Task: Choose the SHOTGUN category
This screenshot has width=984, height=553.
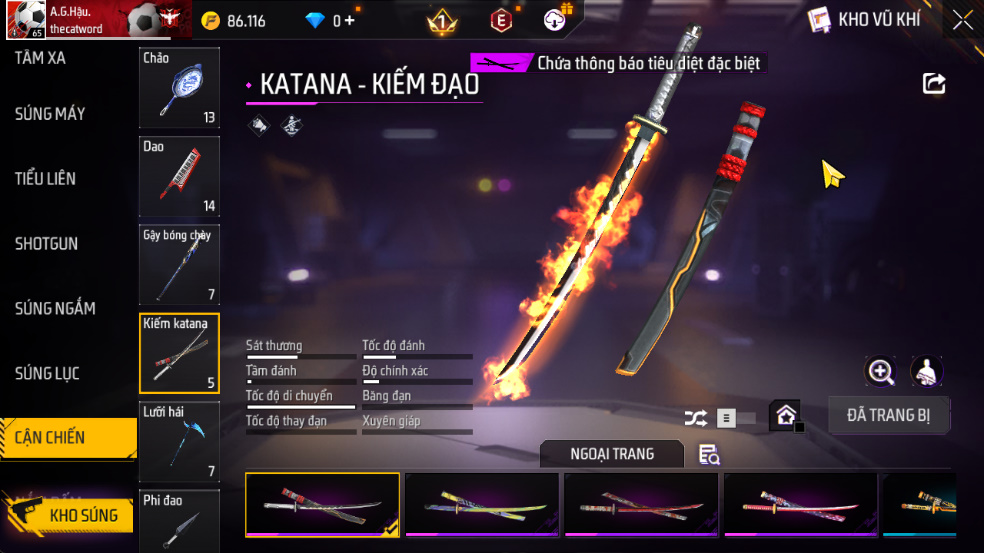Action: (46, 244)
